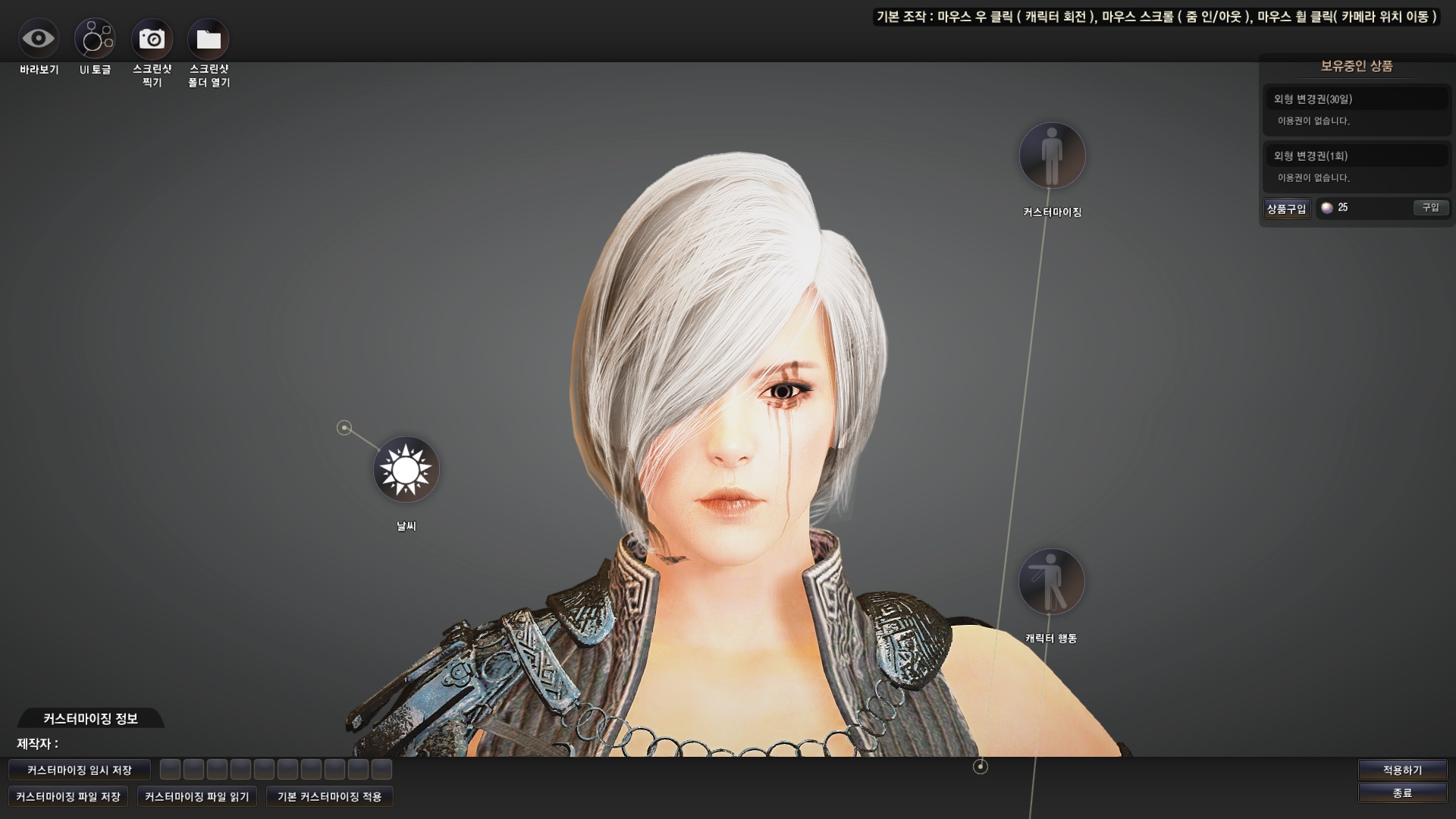Open the 커스터마이징 정보 tab
The height and width of the screenshot is (819, 1456).
[90, 719]
